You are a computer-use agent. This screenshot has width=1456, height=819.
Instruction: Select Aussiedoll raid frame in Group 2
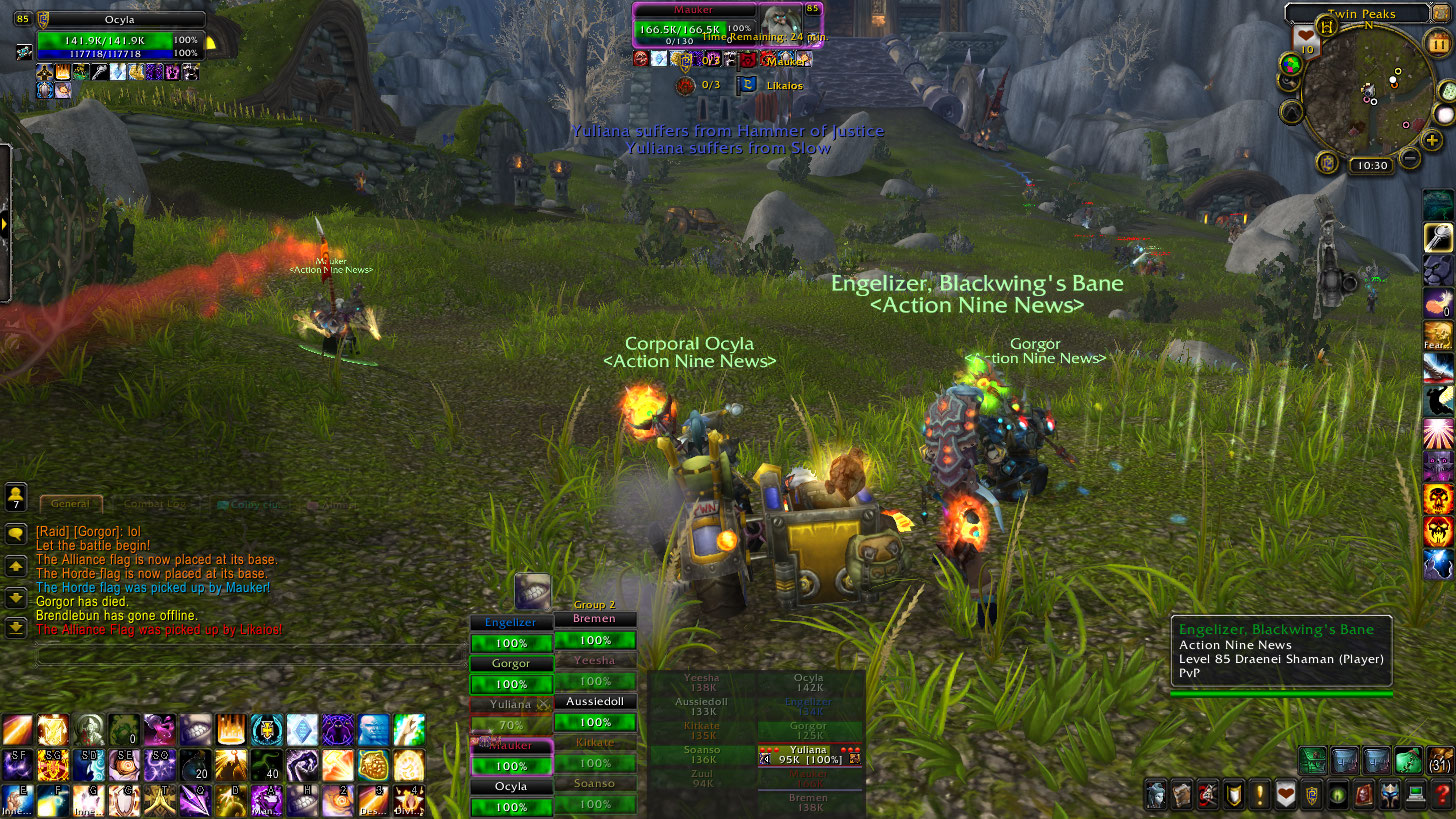[595, 713]
